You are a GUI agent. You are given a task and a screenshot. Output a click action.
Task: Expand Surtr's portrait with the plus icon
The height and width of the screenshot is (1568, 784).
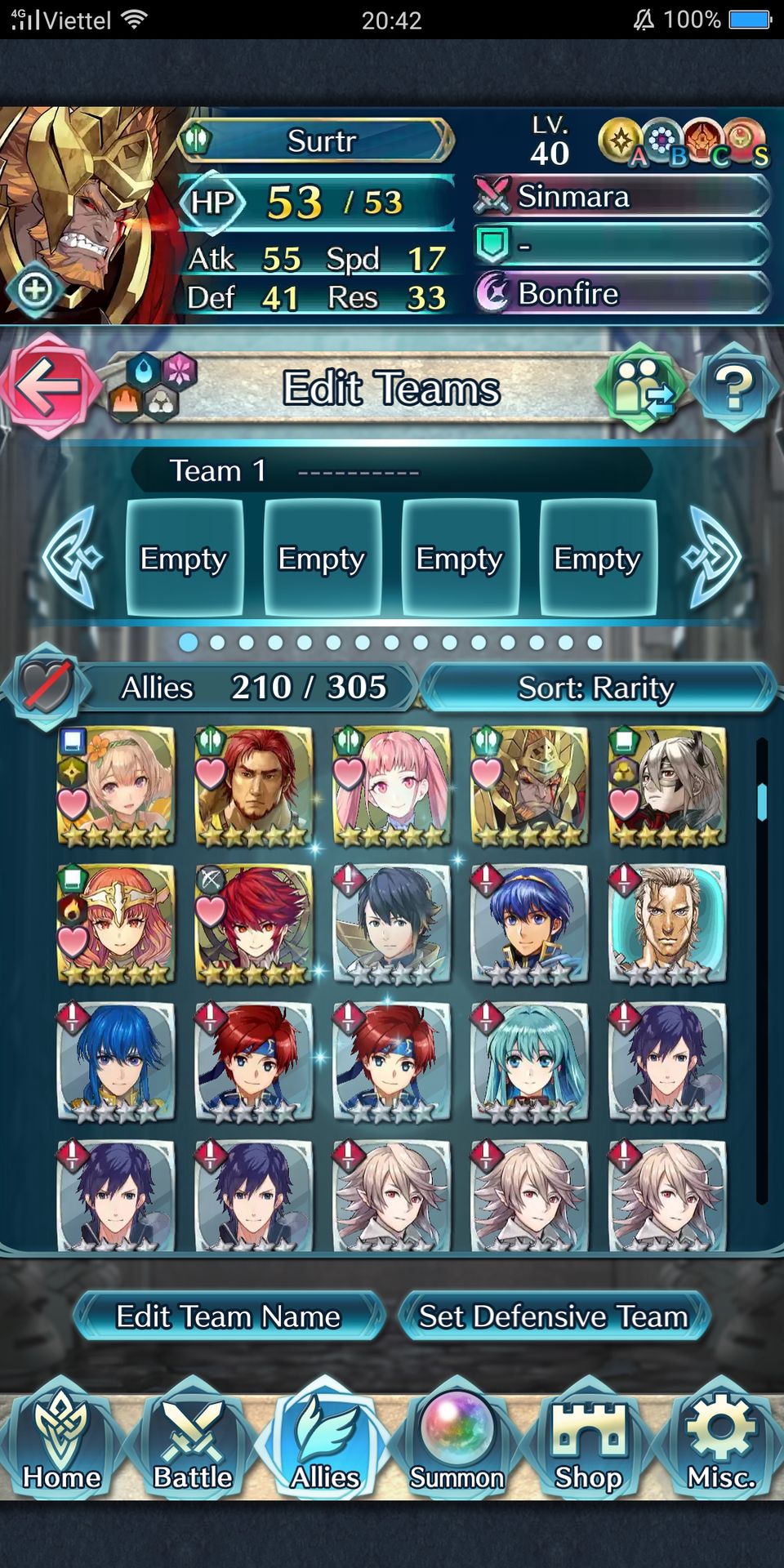(x=35, y=289)
